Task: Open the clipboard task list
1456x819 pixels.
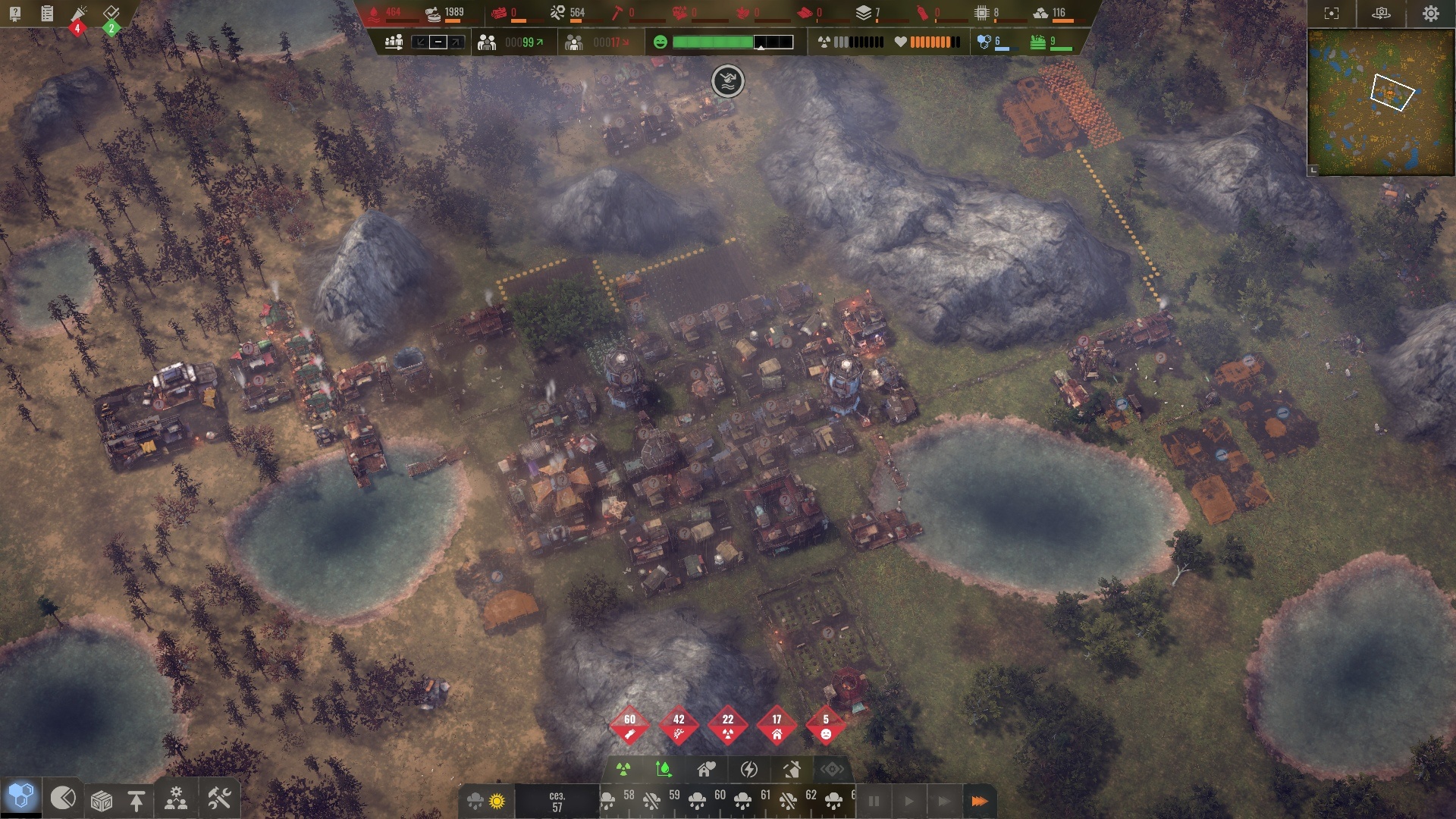Action: [47, 14]
